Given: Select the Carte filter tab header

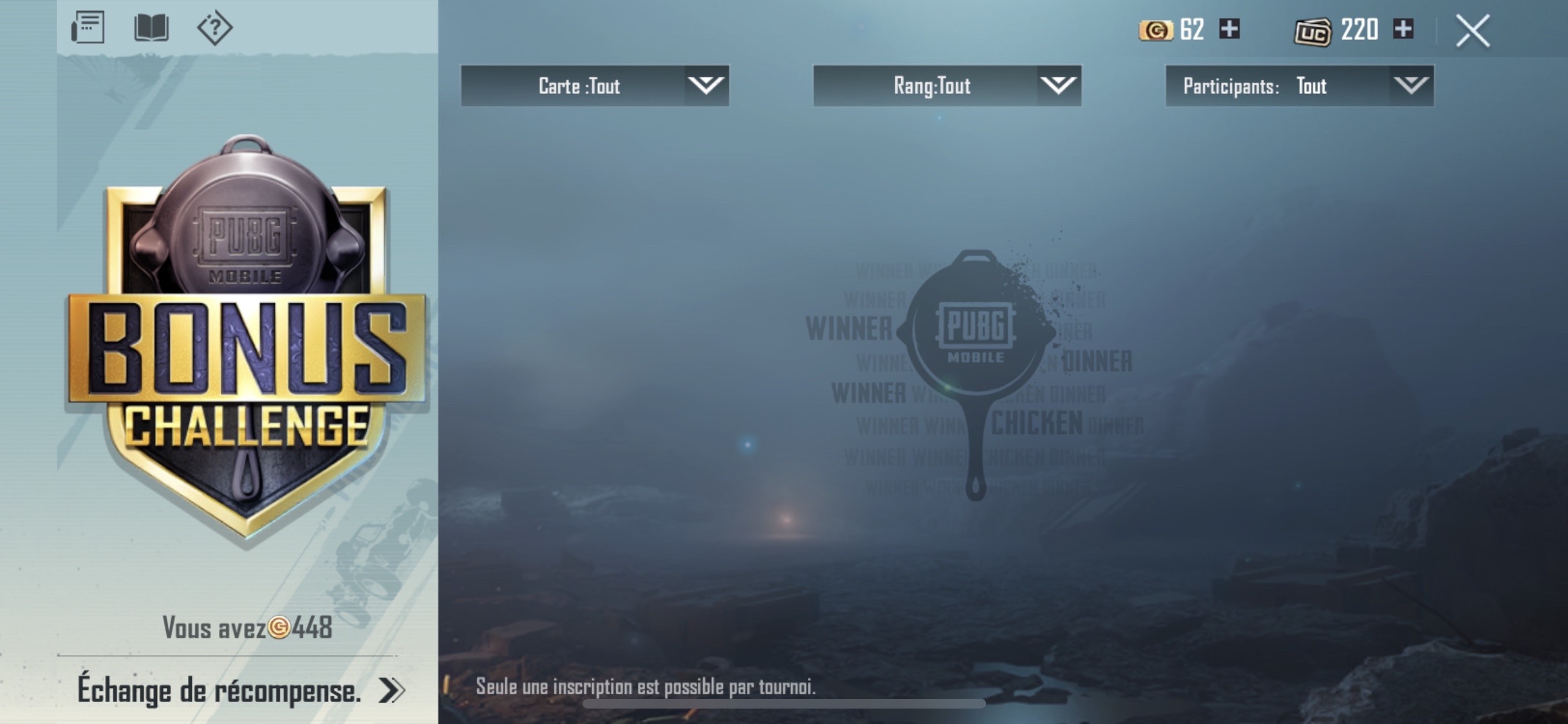Looking at the screenshot, I should tap(579, 86).
